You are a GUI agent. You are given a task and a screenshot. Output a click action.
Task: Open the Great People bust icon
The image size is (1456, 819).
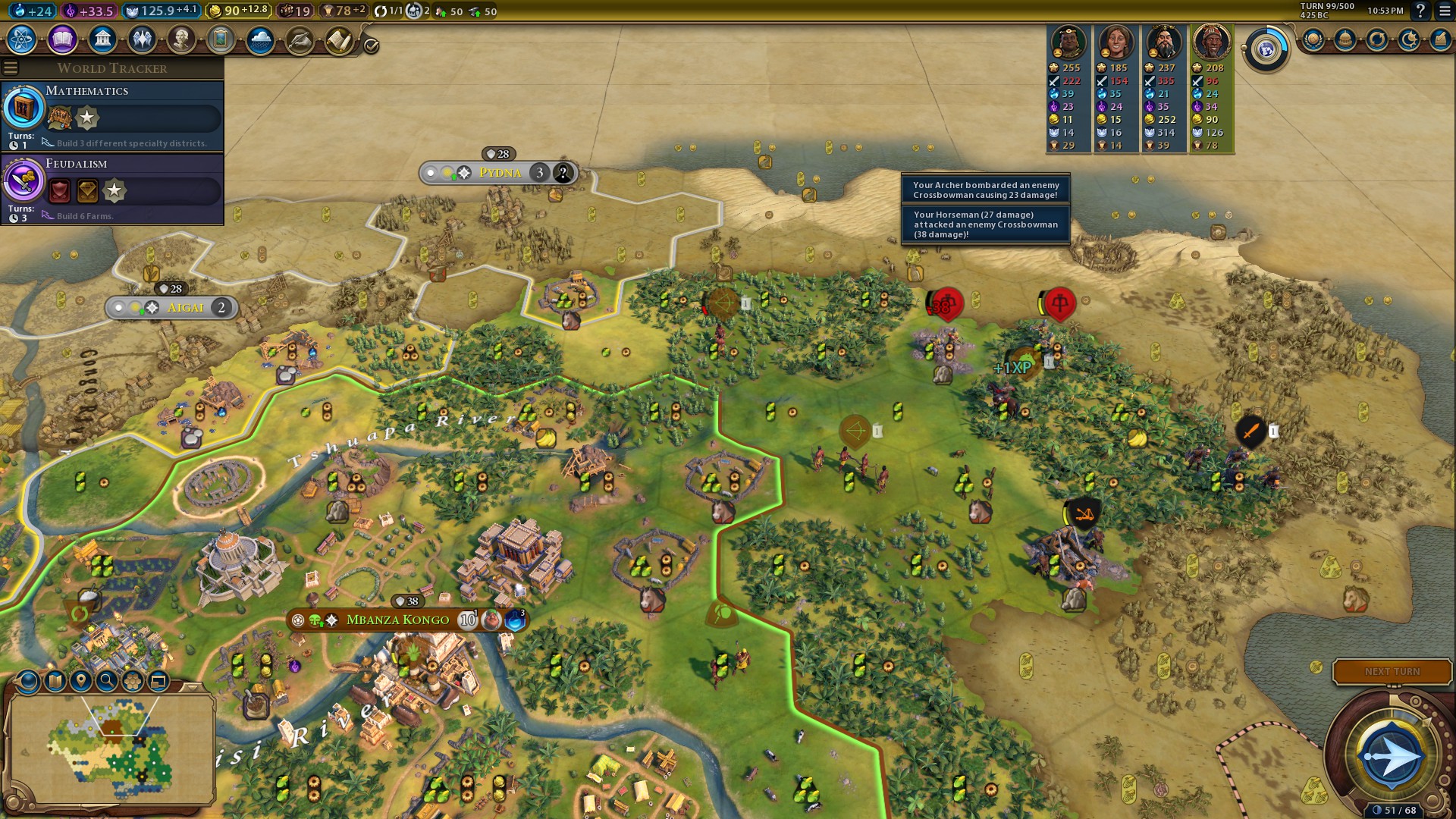pos(181,39)
